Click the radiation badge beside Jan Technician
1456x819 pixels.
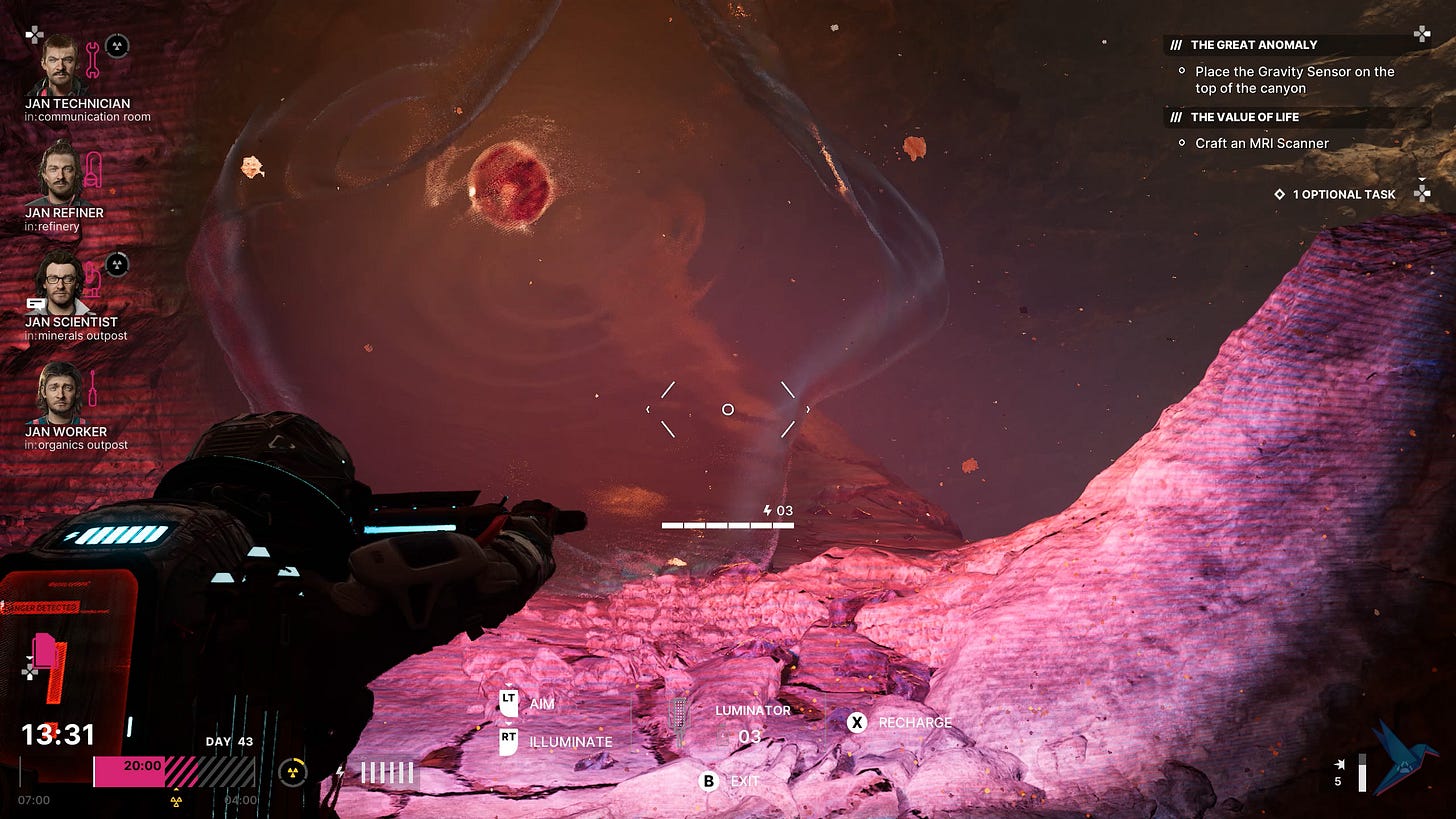(x=117, y=46)
